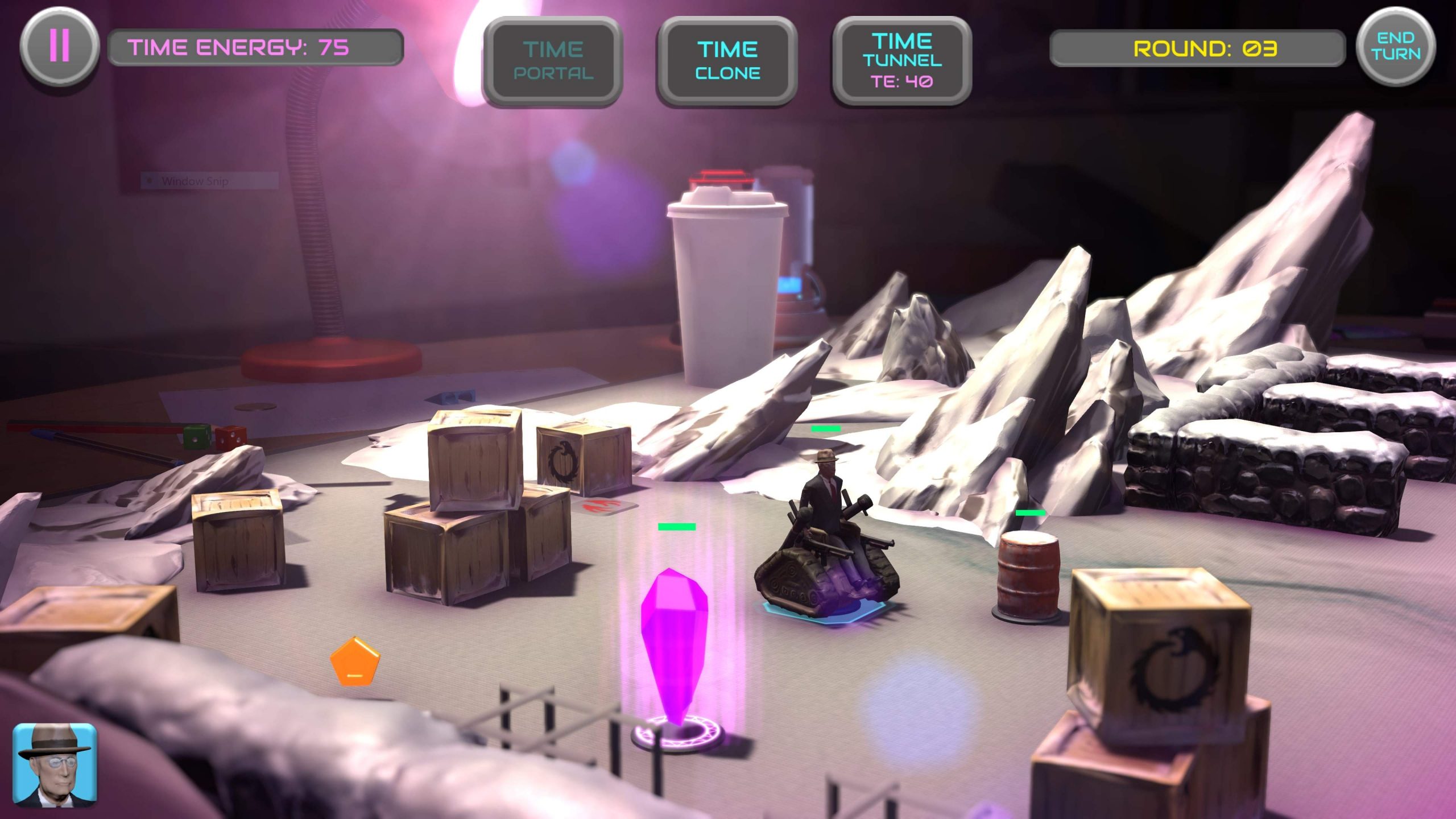Pause the game with the pause button
Screen dimensions: 1456x819
tap(59, 46)
